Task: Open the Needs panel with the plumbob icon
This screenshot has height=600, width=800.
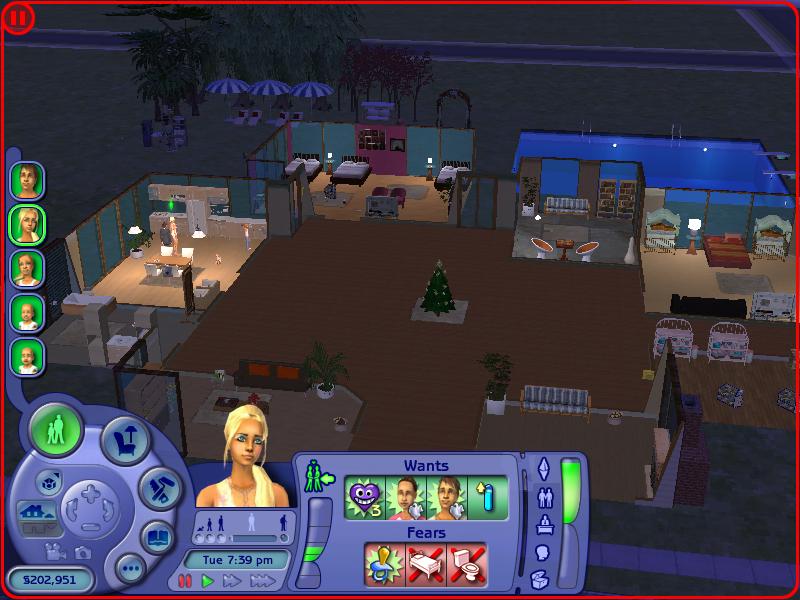Action: point(543,468)
